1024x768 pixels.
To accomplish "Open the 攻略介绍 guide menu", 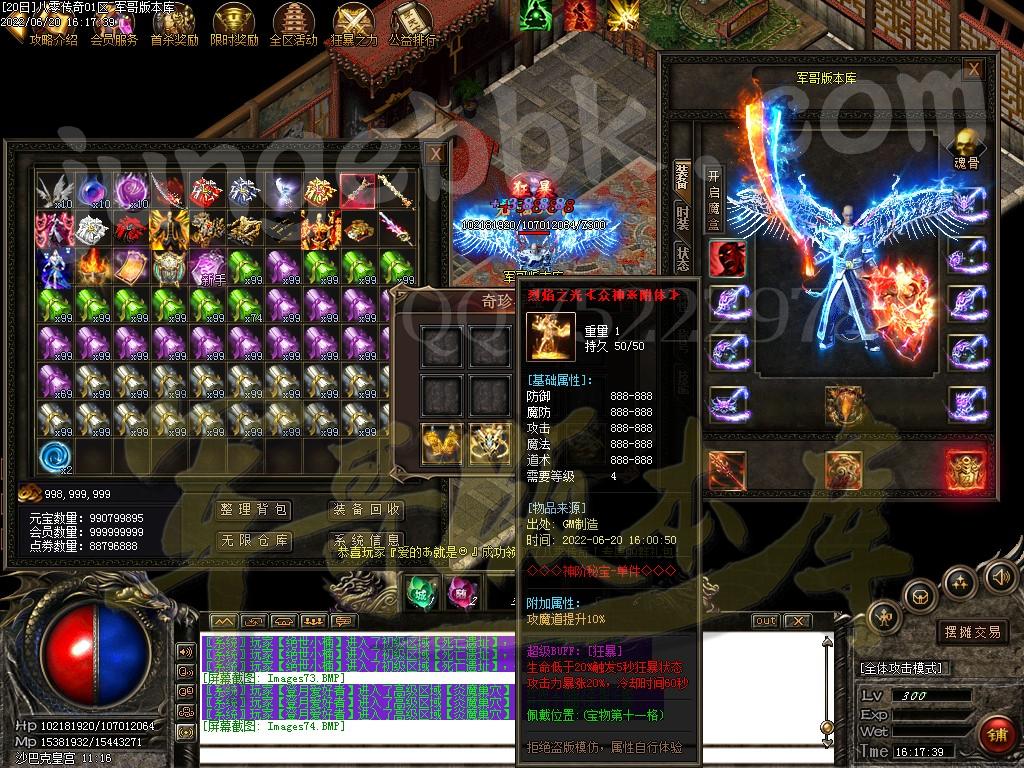I will click(x=52, y=24).
